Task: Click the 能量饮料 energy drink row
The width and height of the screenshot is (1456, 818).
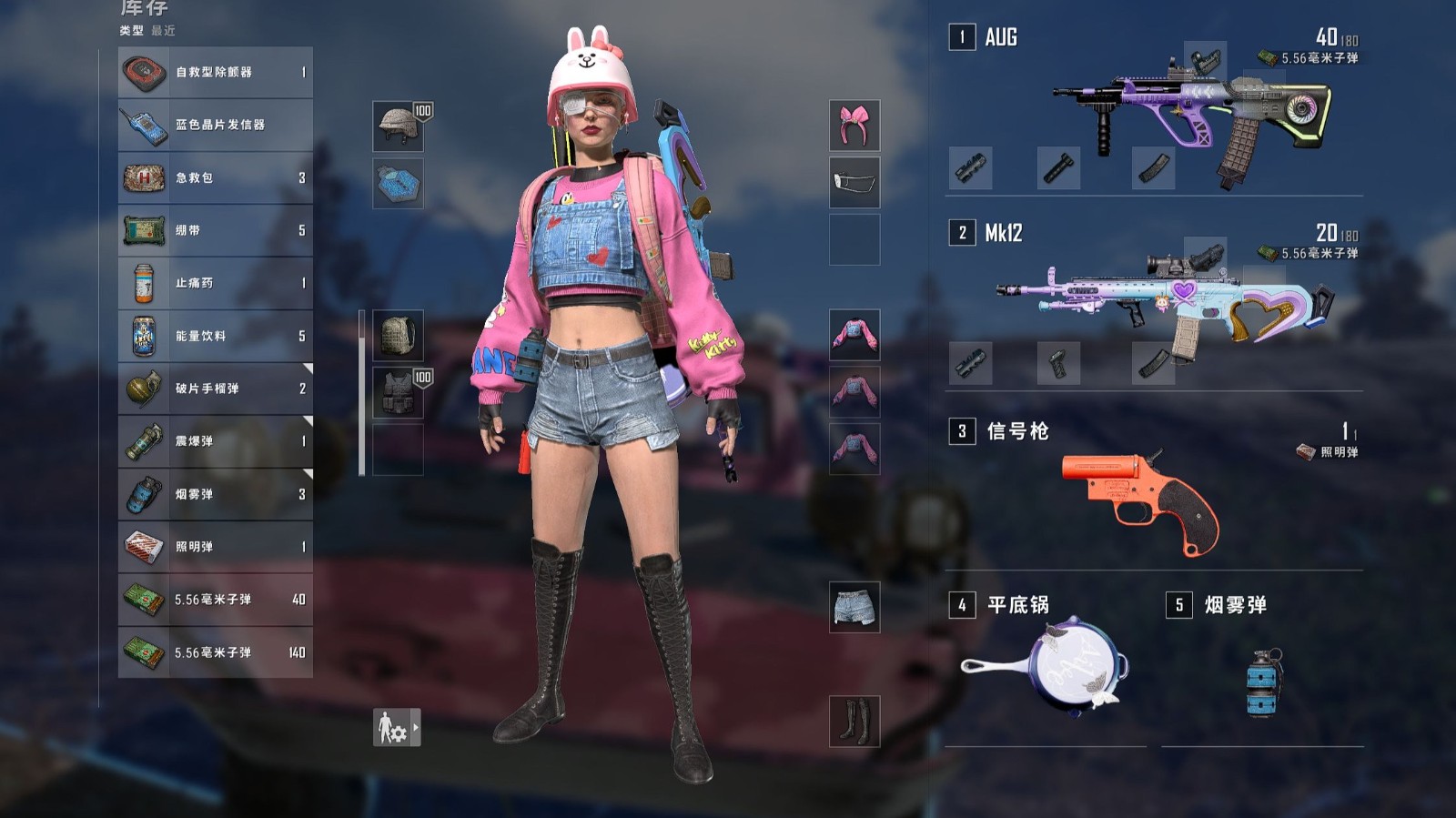Action: point(216,336)
